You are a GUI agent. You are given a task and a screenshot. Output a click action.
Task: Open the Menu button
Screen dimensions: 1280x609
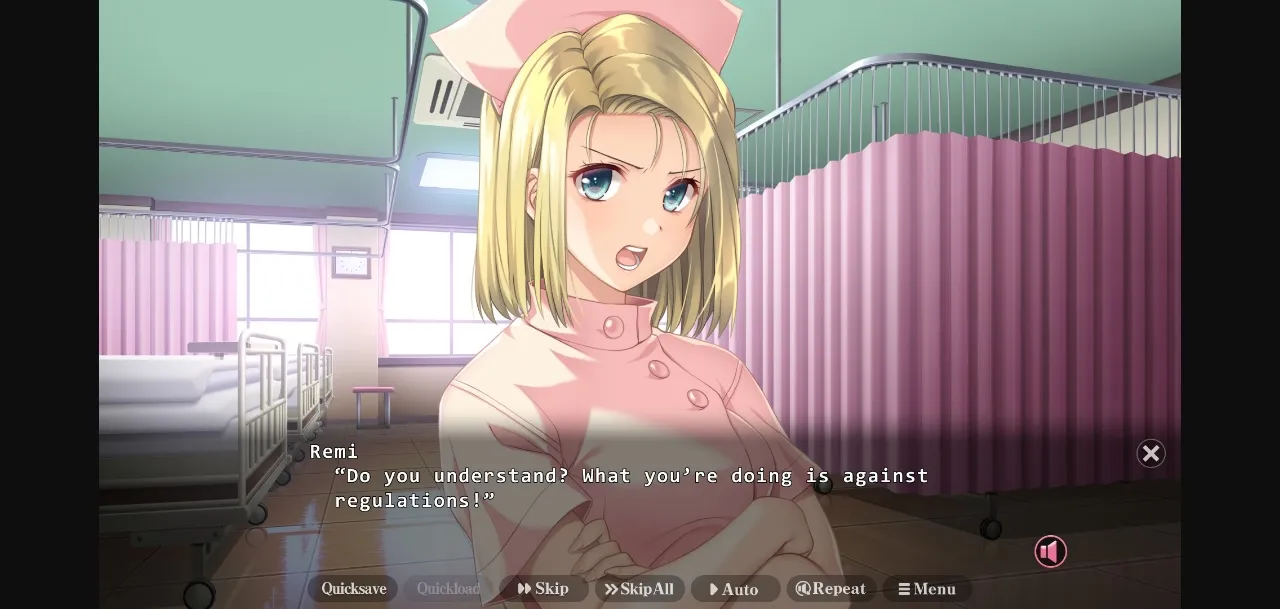coord(927,589)
